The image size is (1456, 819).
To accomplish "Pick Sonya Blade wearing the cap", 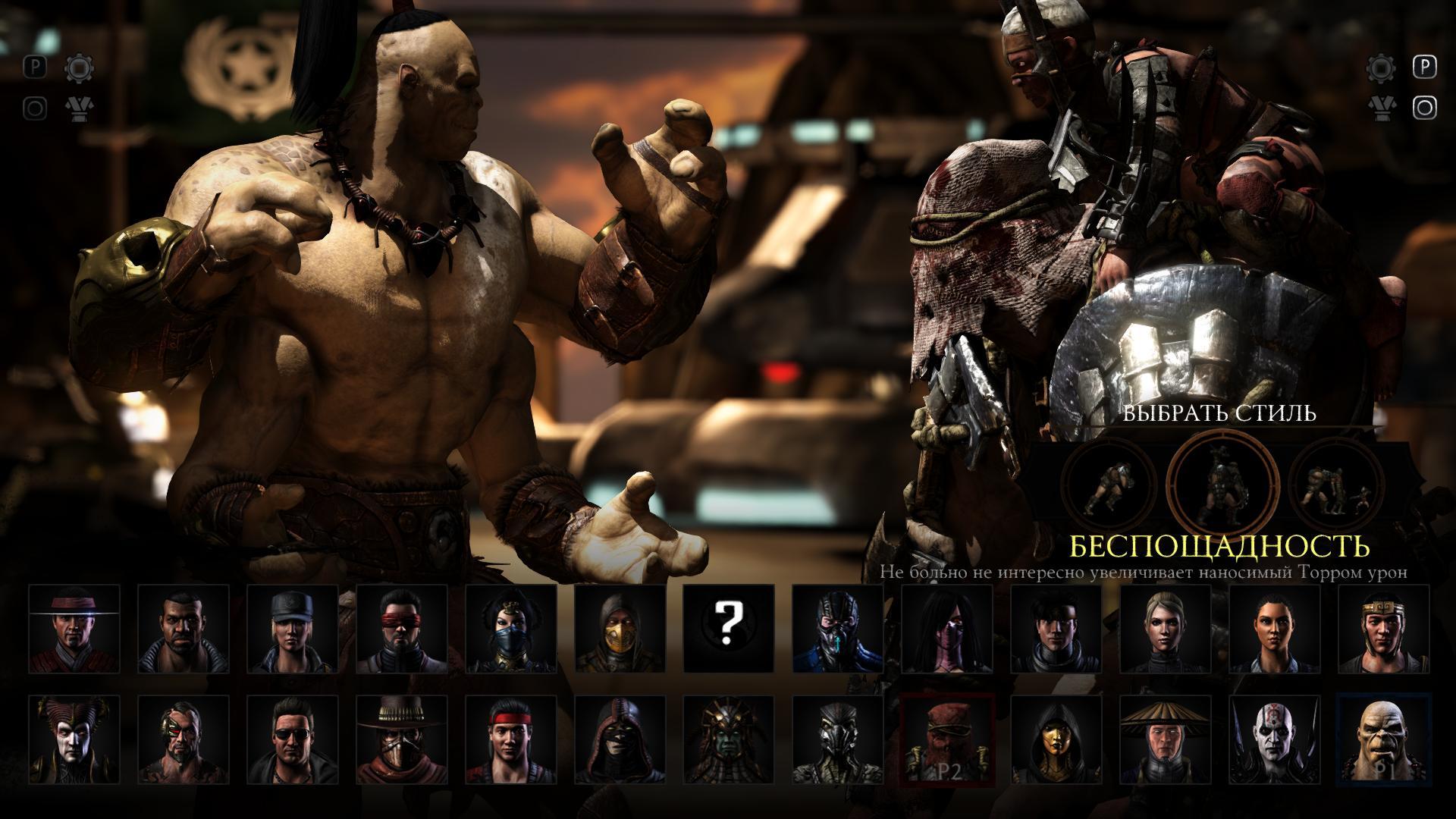I will click(x=293, y=629).
